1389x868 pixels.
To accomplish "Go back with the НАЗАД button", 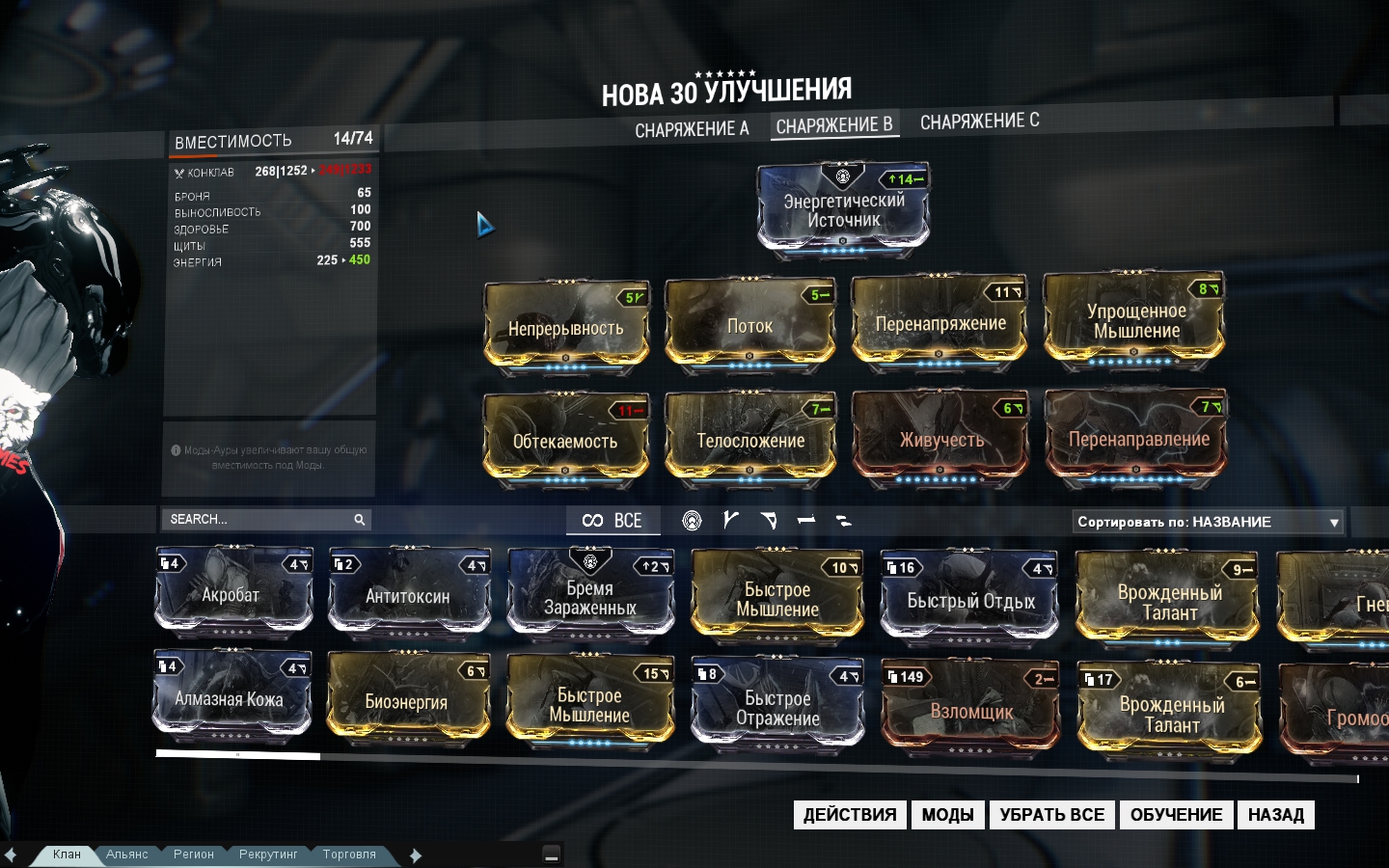I will point(1275,815).
